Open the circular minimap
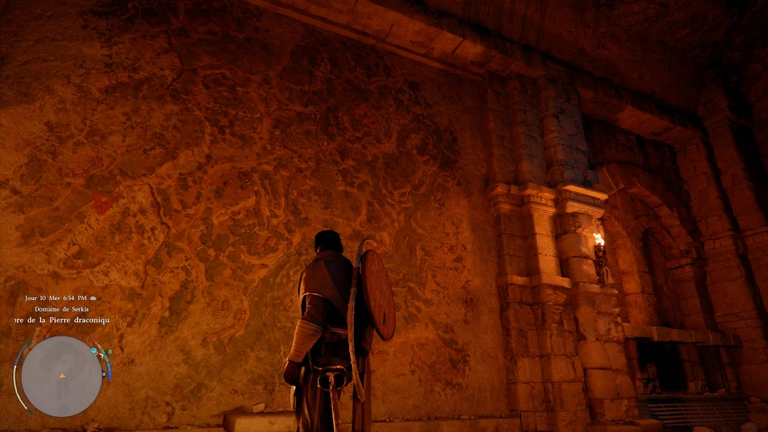This screenshot has width=768, height=432. click(61, 376)
